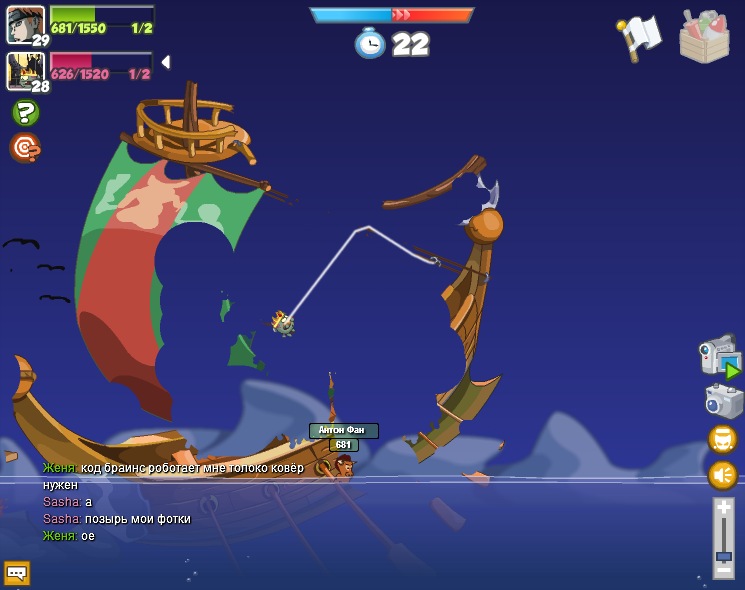The width and height of the screenshot is (745, 590).
Task: Click the white arrow beside the team bars
Action: point(165,62)
